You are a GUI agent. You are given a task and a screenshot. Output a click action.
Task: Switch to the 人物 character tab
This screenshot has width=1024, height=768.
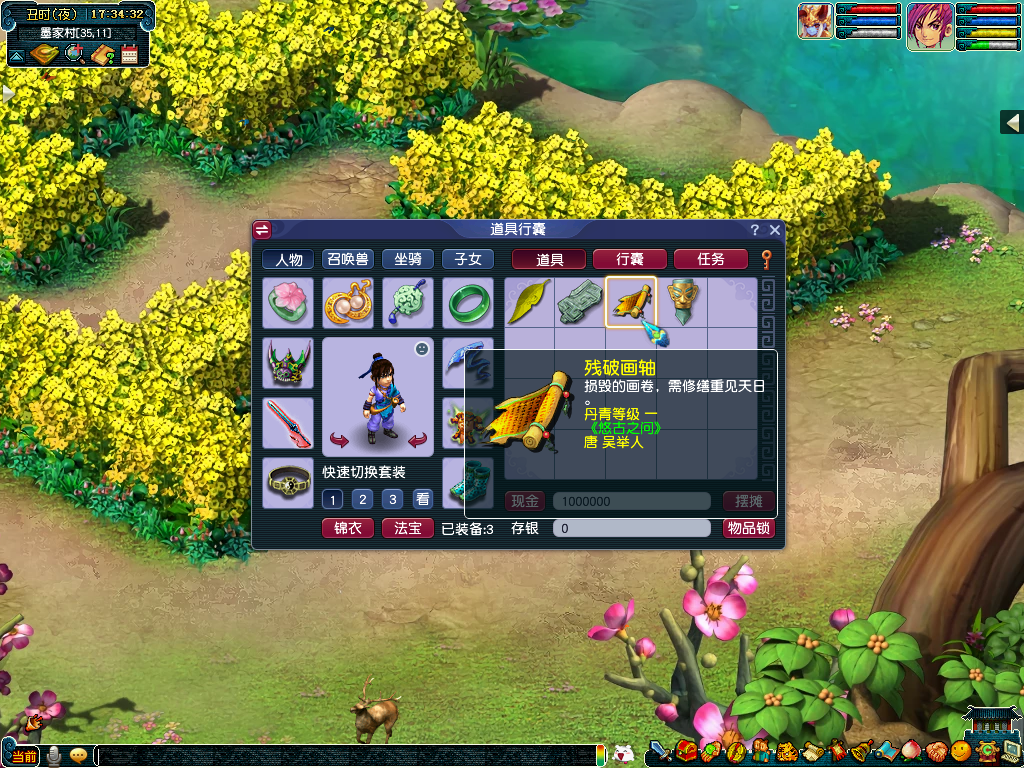[288, 259]
